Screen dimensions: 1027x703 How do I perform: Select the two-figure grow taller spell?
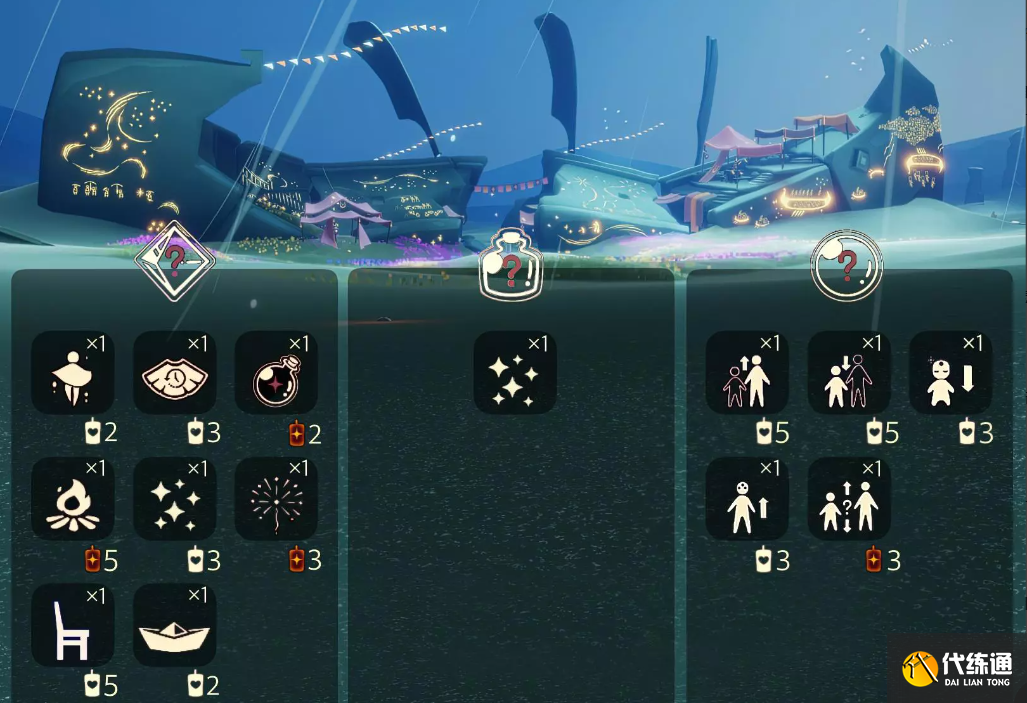click(747, 373)
